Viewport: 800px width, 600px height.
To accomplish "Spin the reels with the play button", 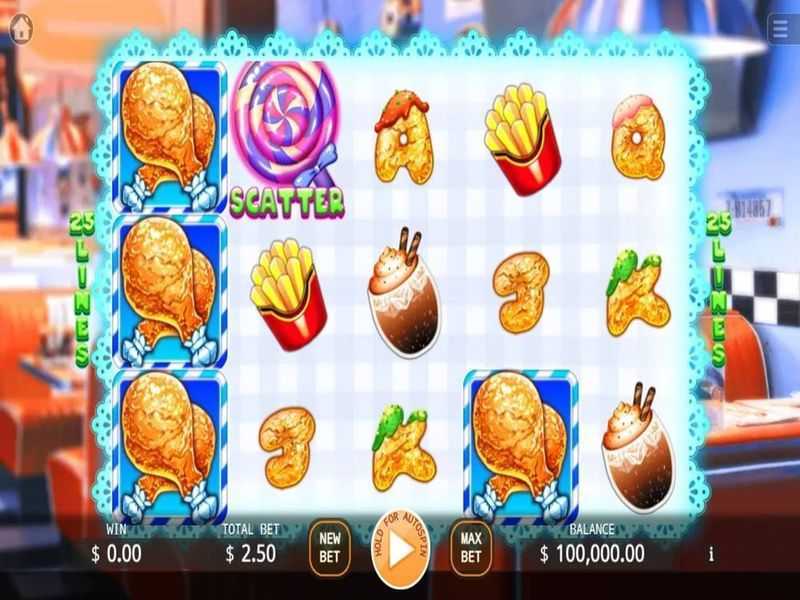I will click(400, 549).
